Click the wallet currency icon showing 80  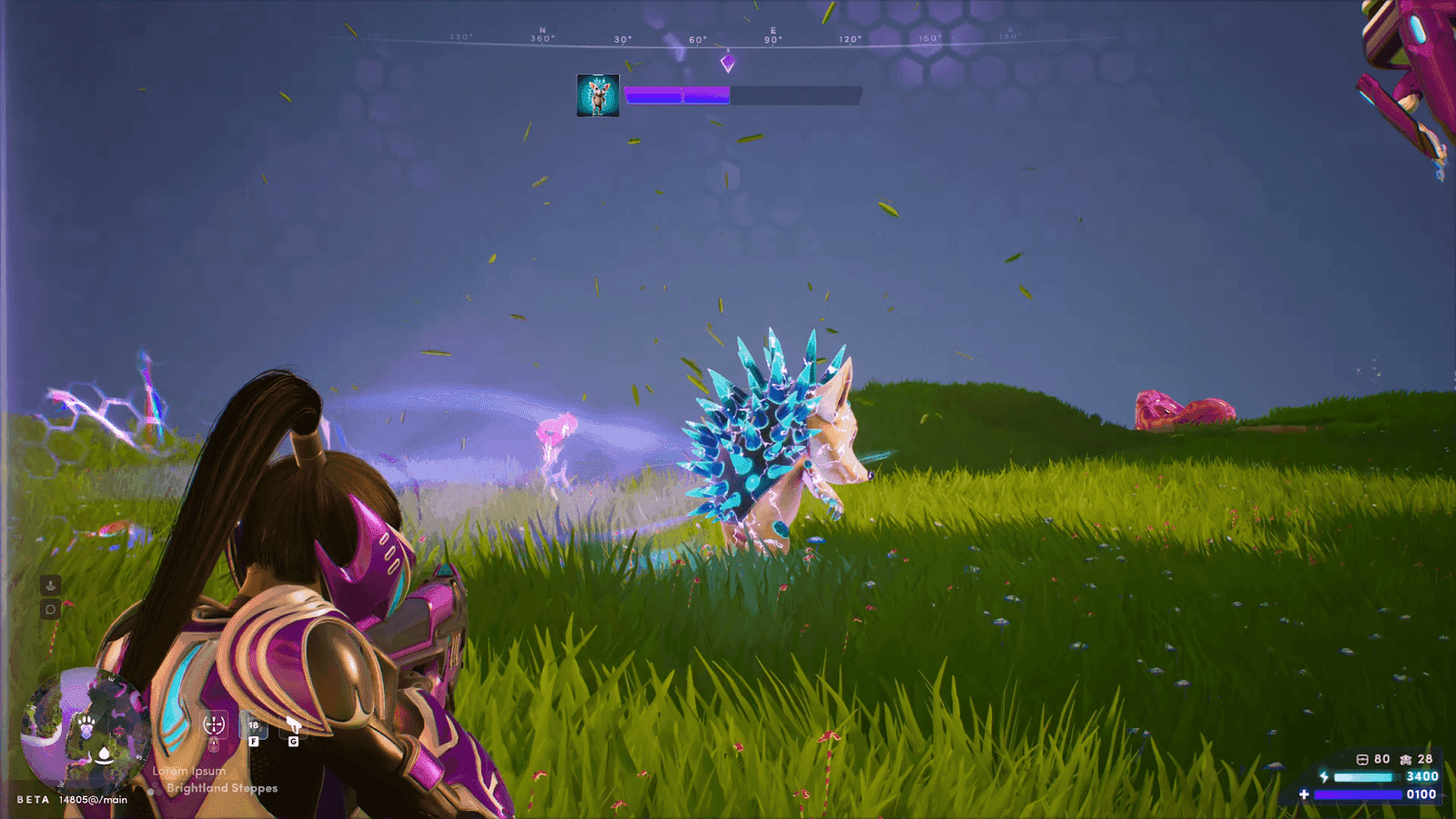click(x=1362, y=760)
